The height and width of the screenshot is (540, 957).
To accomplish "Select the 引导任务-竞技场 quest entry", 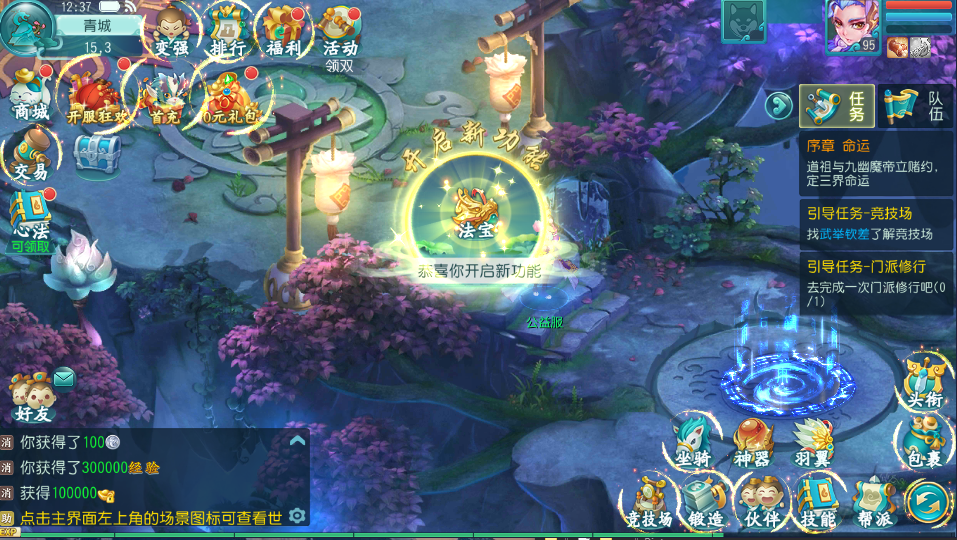I will click(874, 223).
